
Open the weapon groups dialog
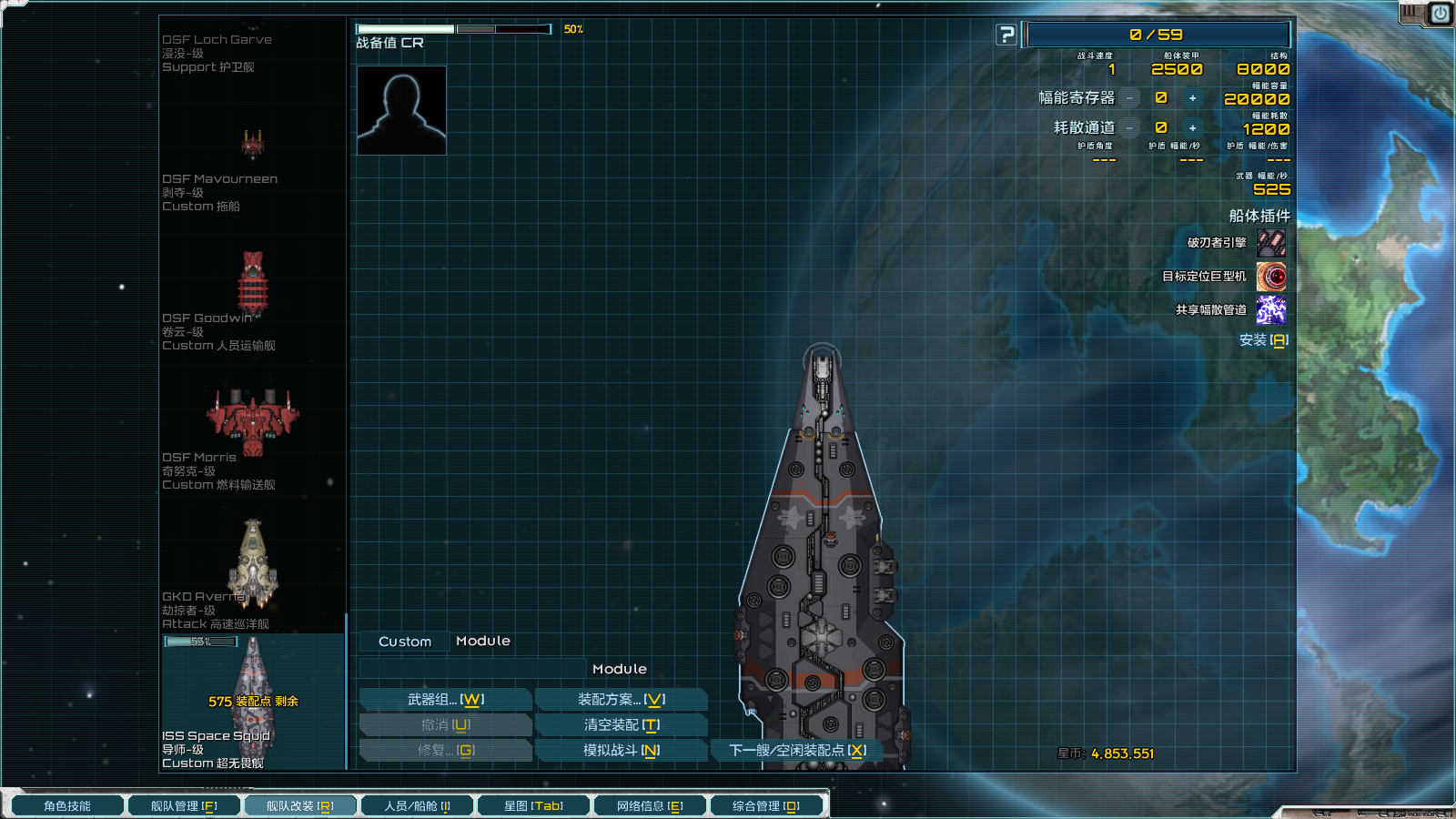(x=445, y=700)
